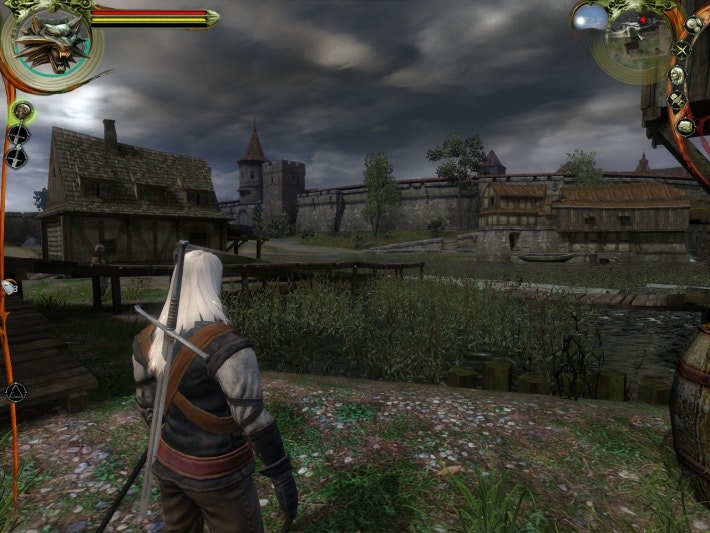This screenshot has width=710, height=533.
Task: Select the highlighted green fist combat icon
Action: click(19, 111)
